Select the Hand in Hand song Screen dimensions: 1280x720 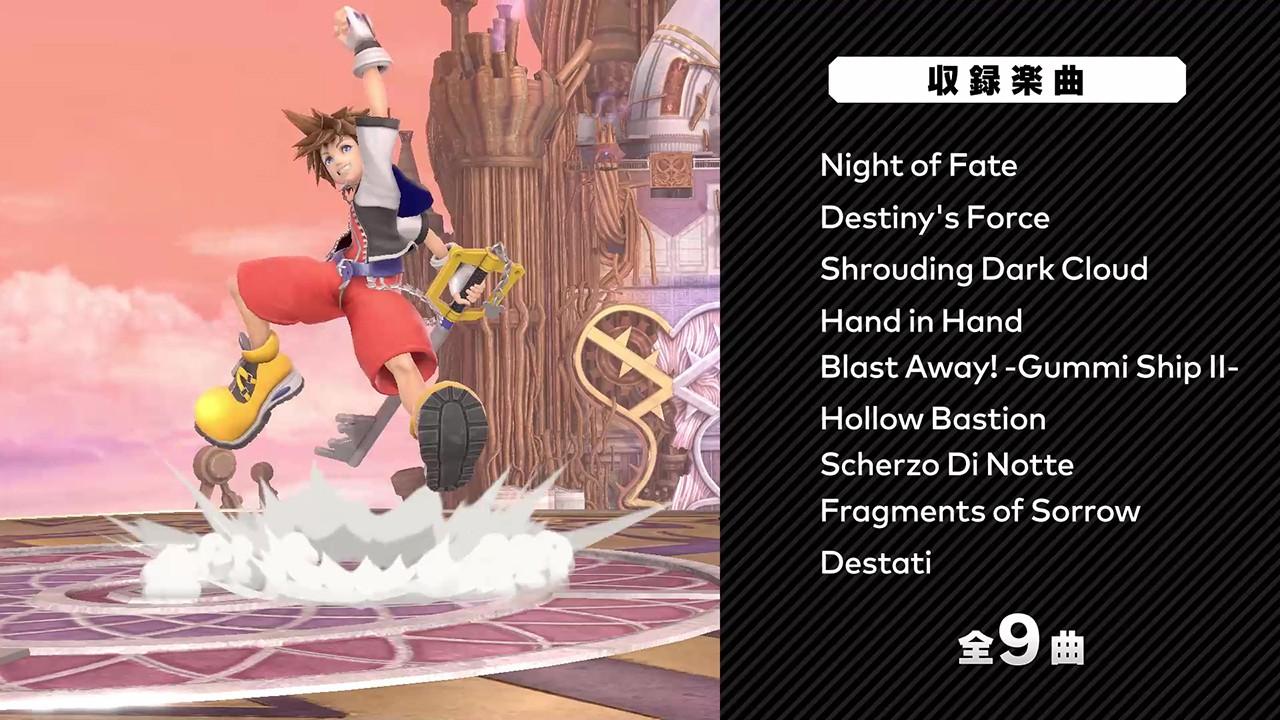click(920, 321)
